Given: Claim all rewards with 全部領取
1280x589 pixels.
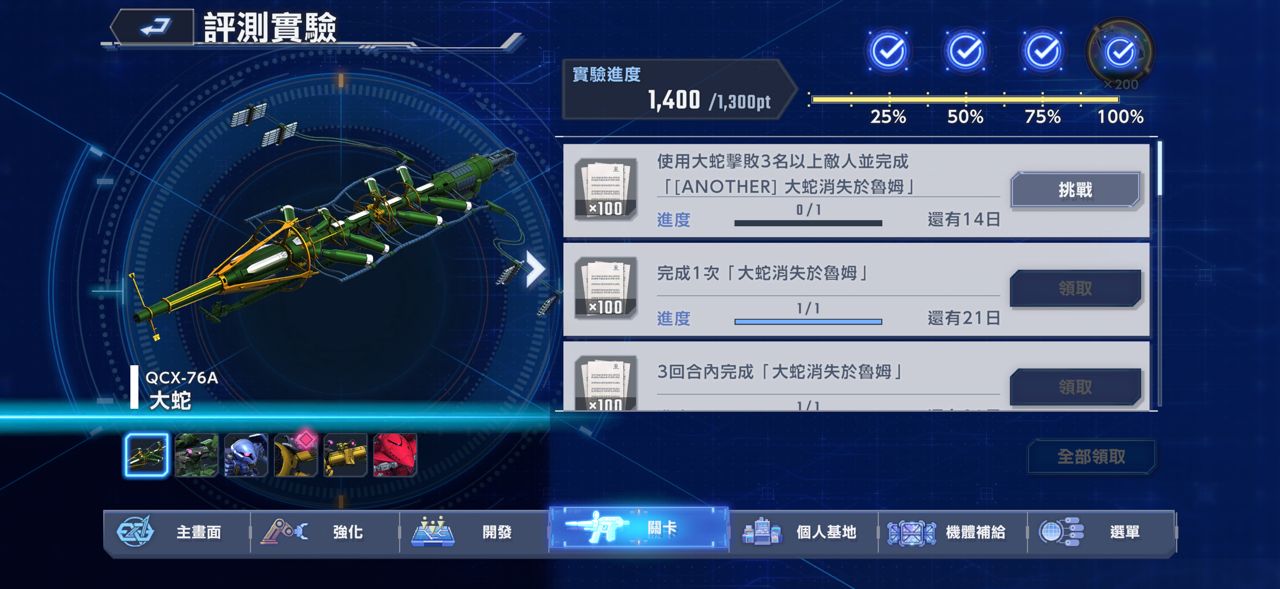Looking at the screenshot, I should pos(1091,456).
